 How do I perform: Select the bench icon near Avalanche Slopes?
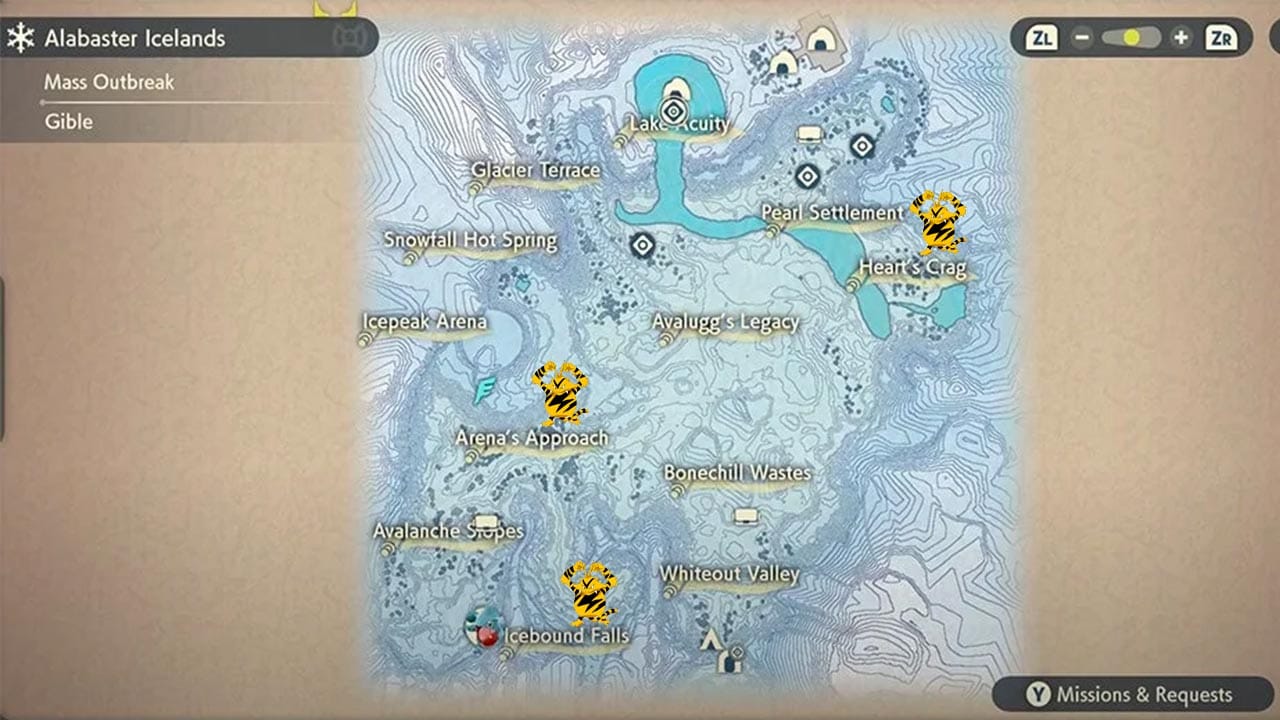coord(485,519)
